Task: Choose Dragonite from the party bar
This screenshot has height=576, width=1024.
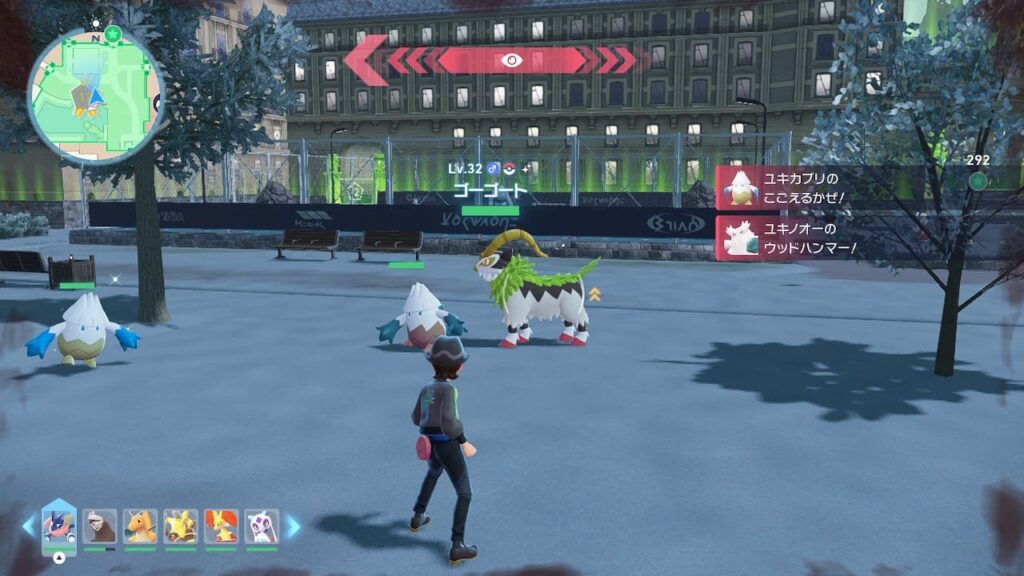Action: pyautogui.click(x=140, y=526)
